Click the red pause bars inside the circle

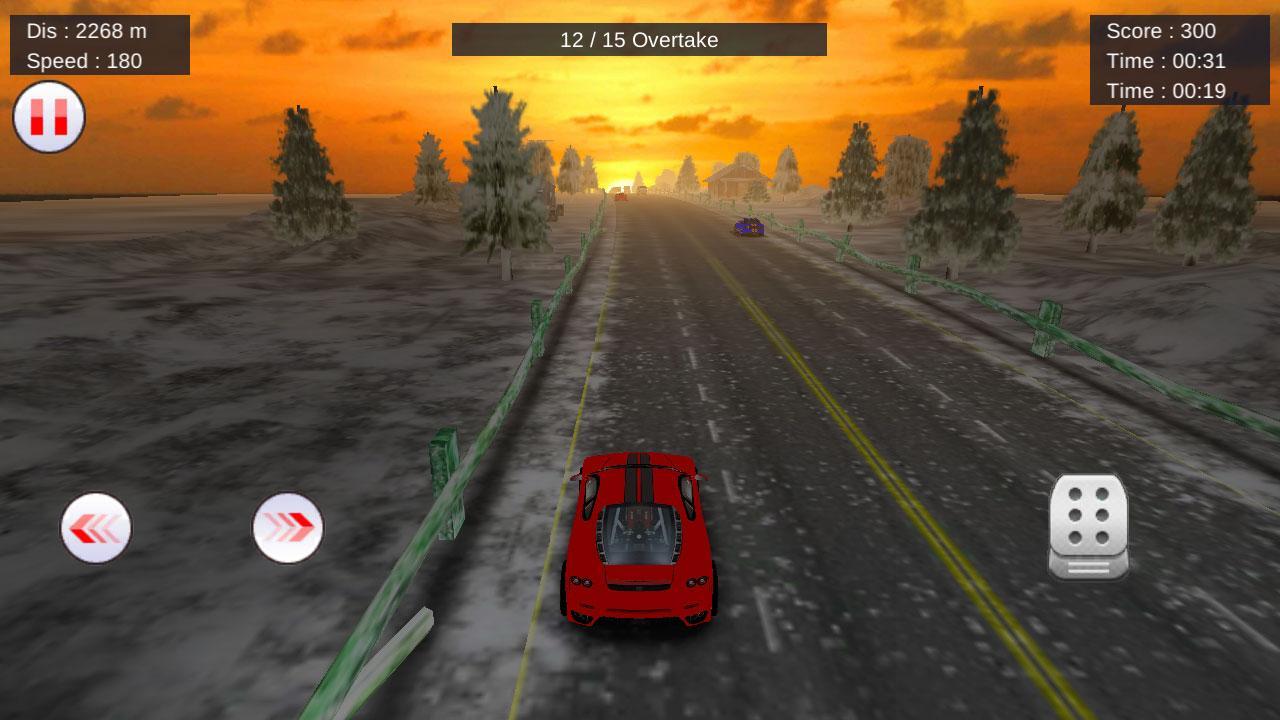pos(47,117)
